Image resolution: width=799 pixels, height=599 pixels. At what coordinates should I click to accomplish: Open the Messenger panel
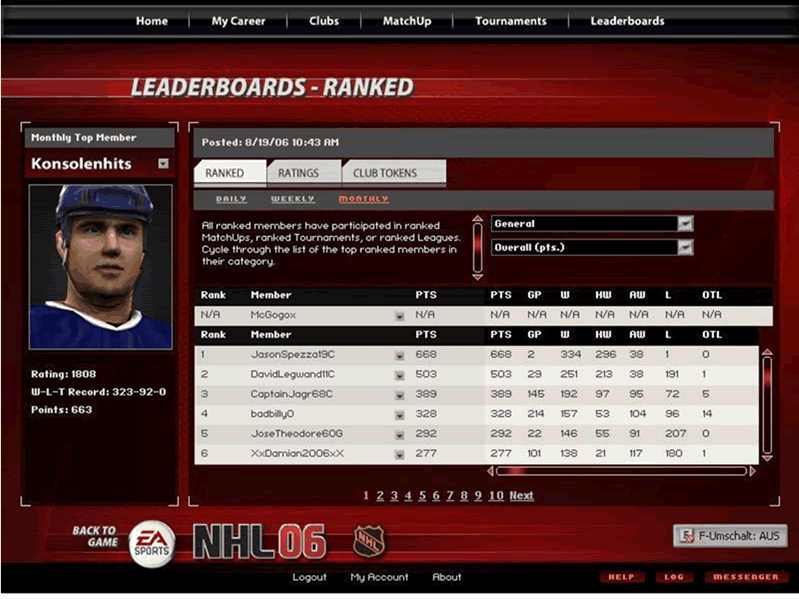coord(745,577)
